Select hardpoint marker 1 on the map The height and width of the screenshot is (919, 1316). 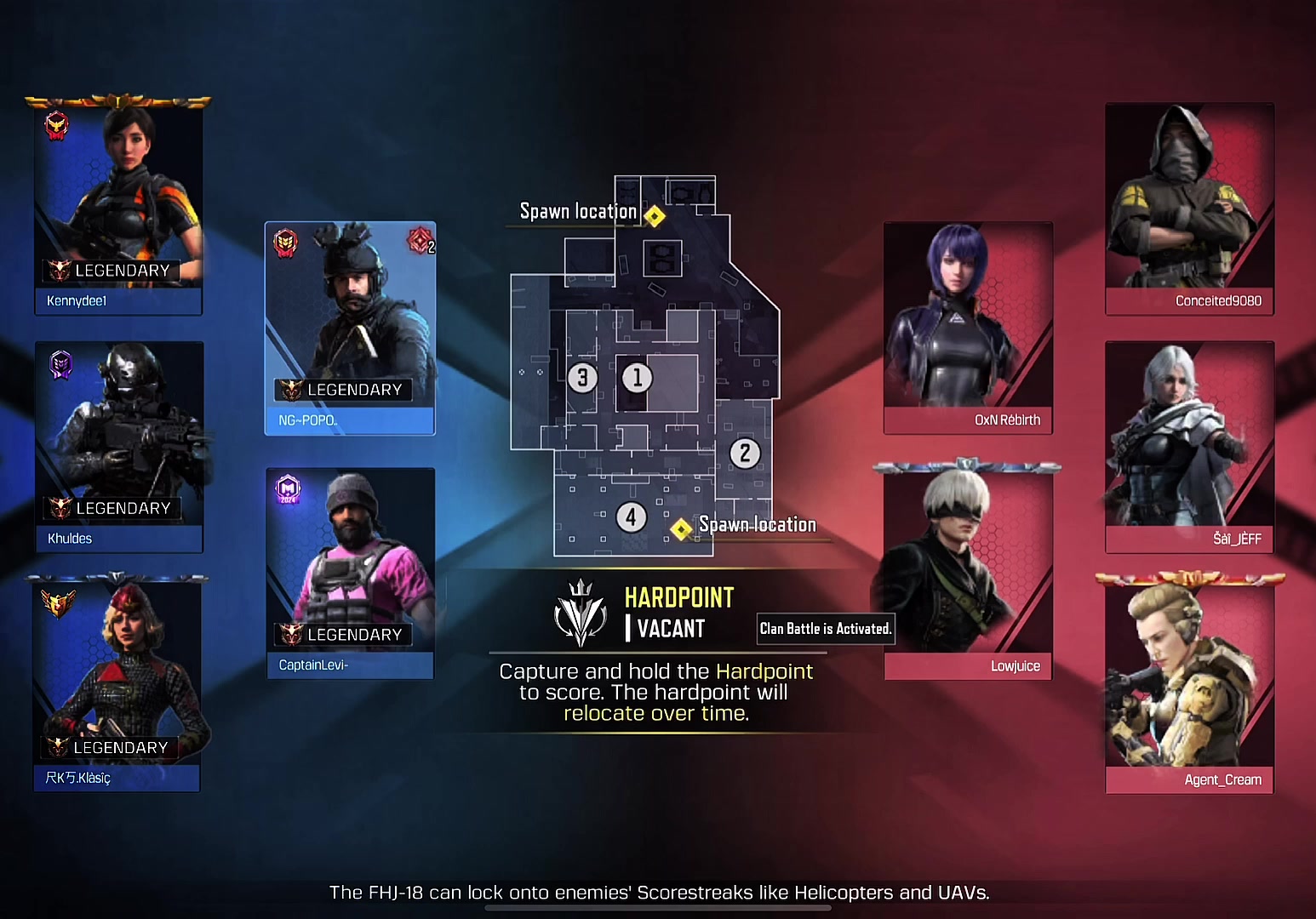(x=637, y=377)
